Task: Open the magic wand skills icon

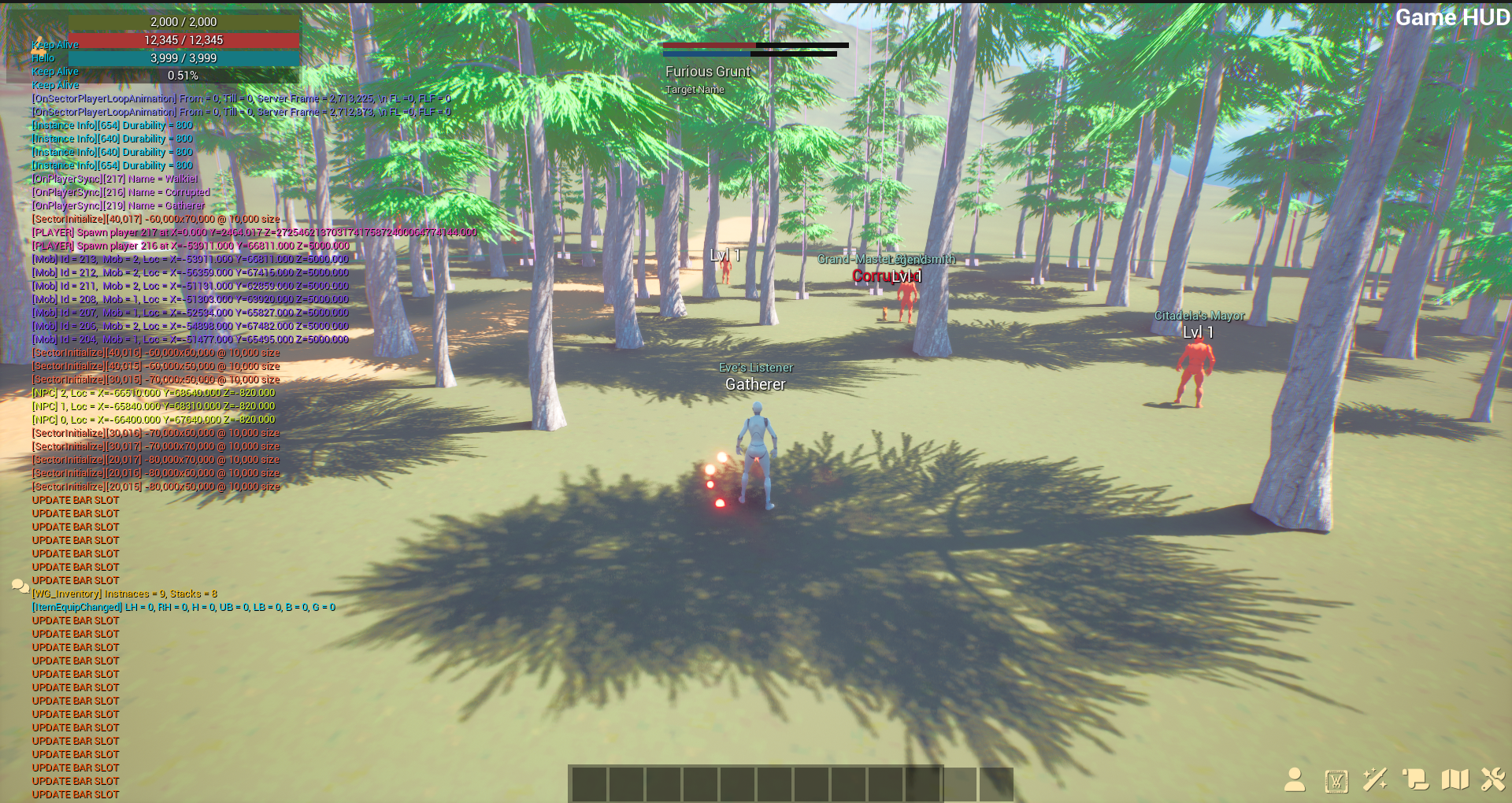Action: tap(1376, 779)
